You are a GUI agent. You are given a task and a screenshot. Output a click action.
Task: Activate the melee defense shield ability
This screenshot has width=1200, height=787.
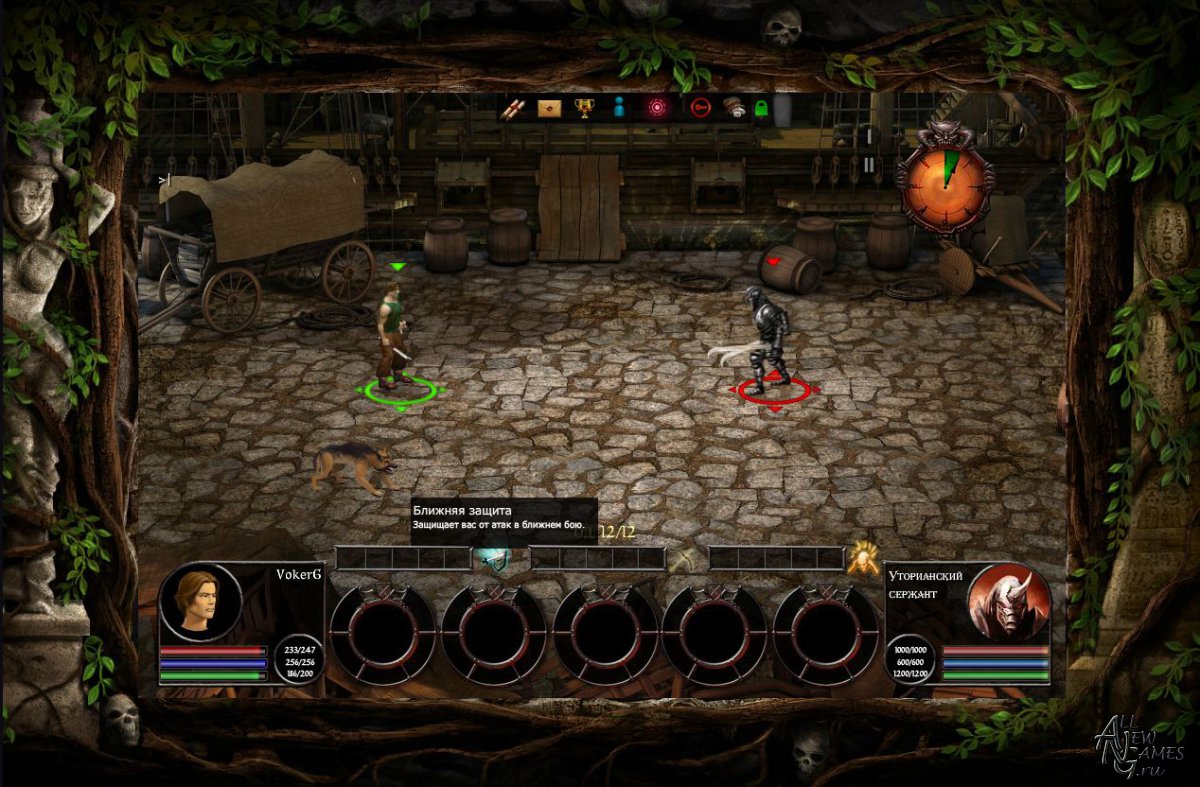click(491, 559)
